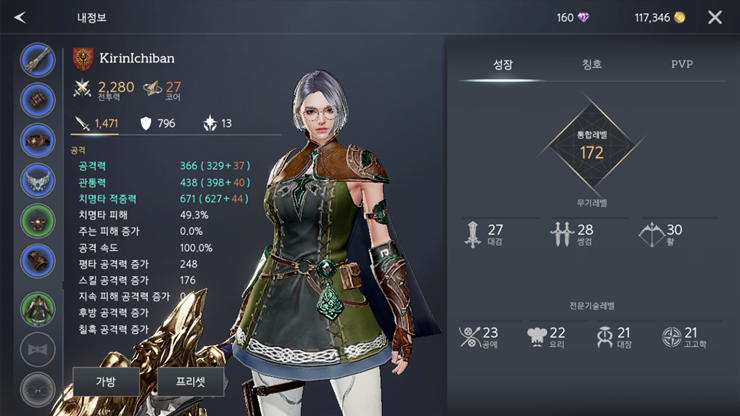Image resolution: width=740 pixels, height=416 pixels.
Task: Show the defense stat tab with 796
Action: click(157, 123)
